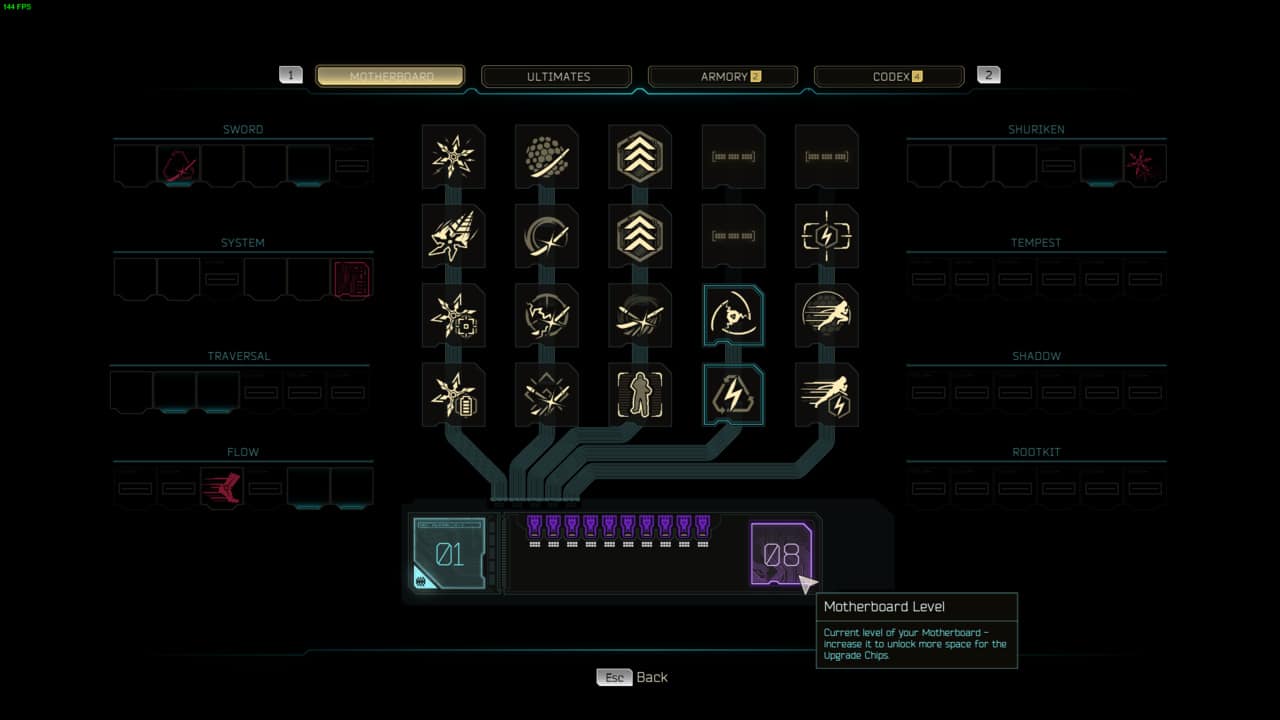This screenshot has height=720, width=1280.
Task: Choose the crosshair lightning bolt upgrade chip
Action: click(827, 236)
